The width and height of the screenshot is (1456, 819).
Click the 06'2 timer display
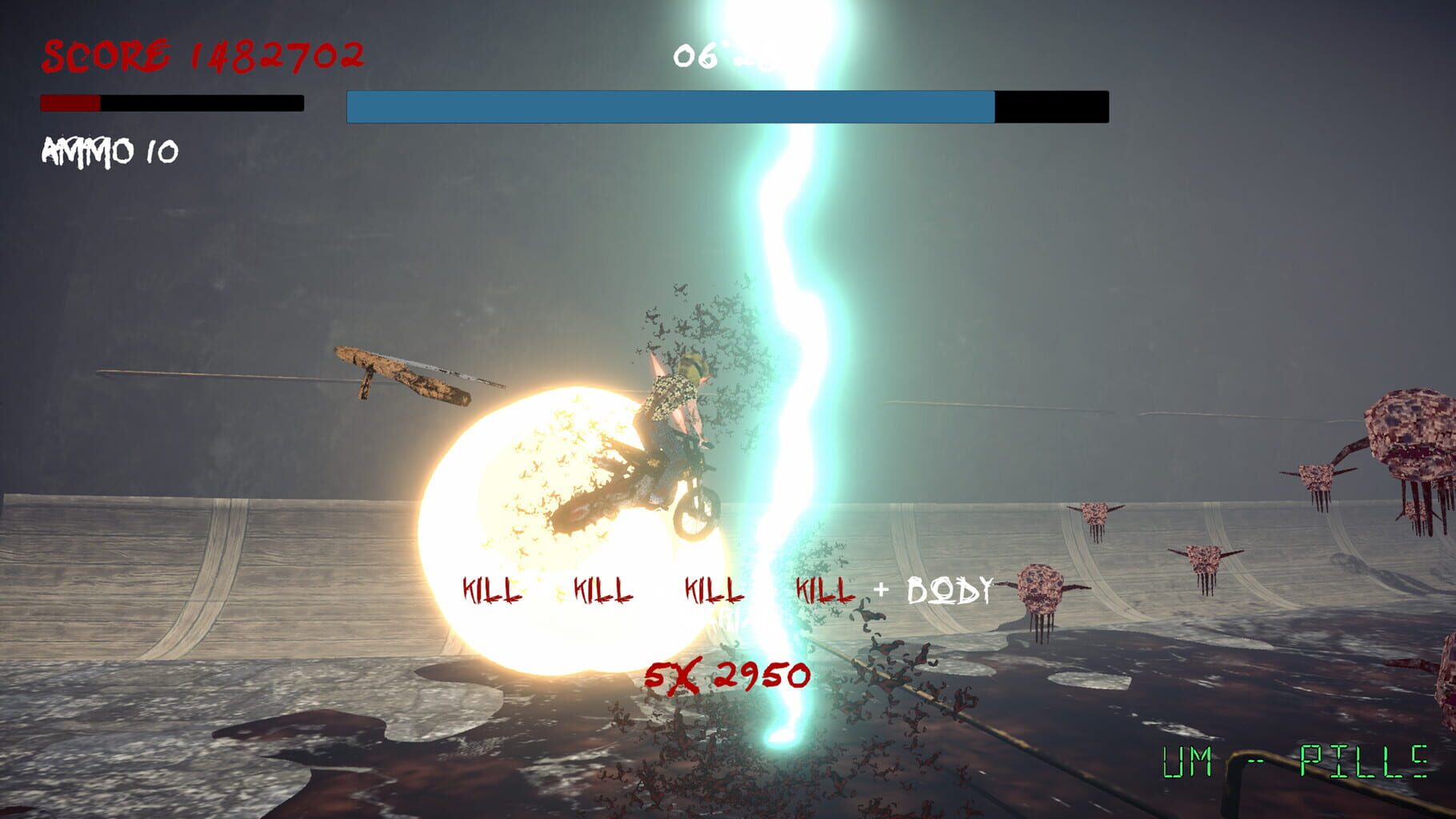pos(708,56)
